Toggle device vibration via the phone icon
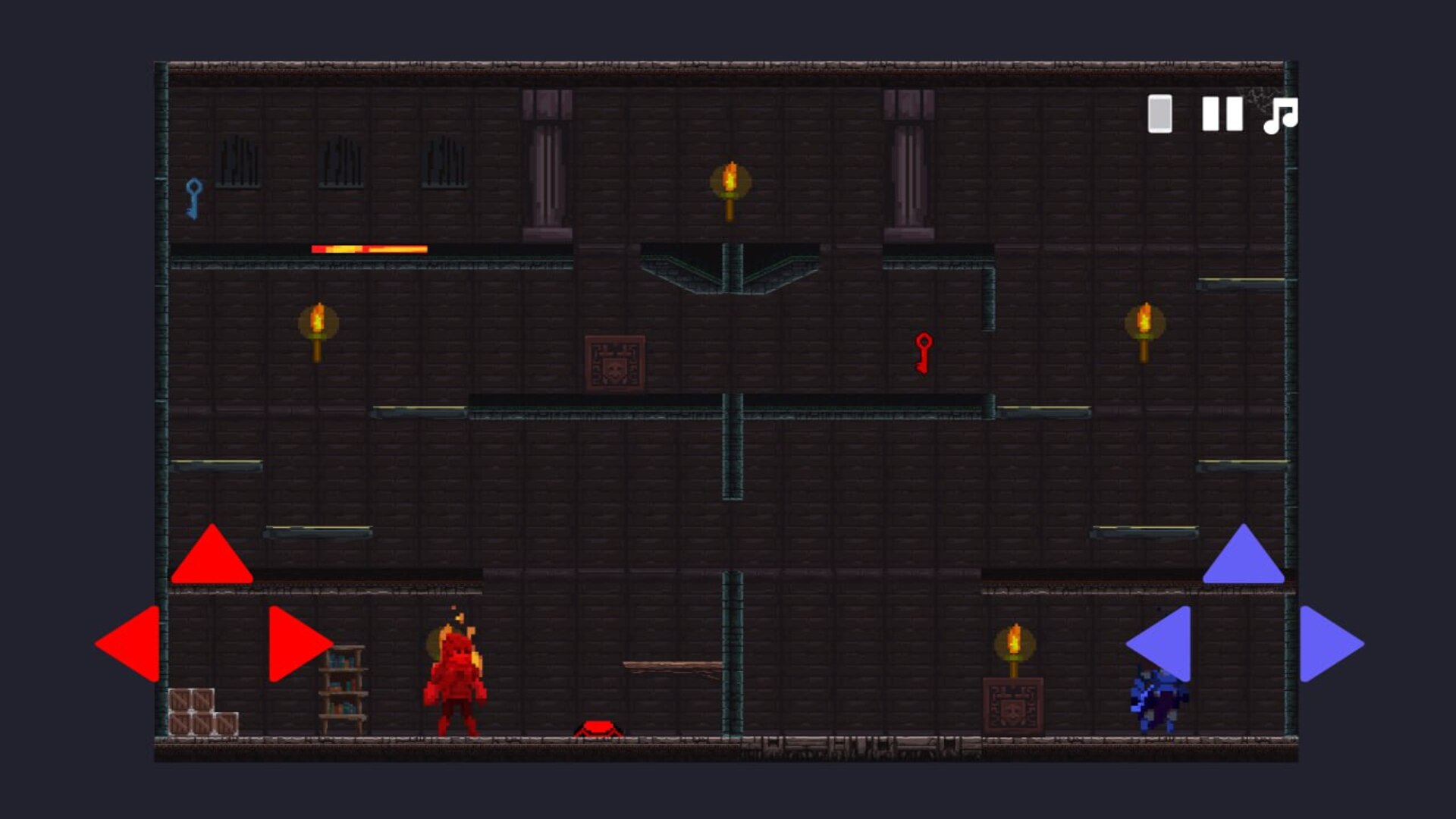1456x819 pixels. pos(1159,115)
